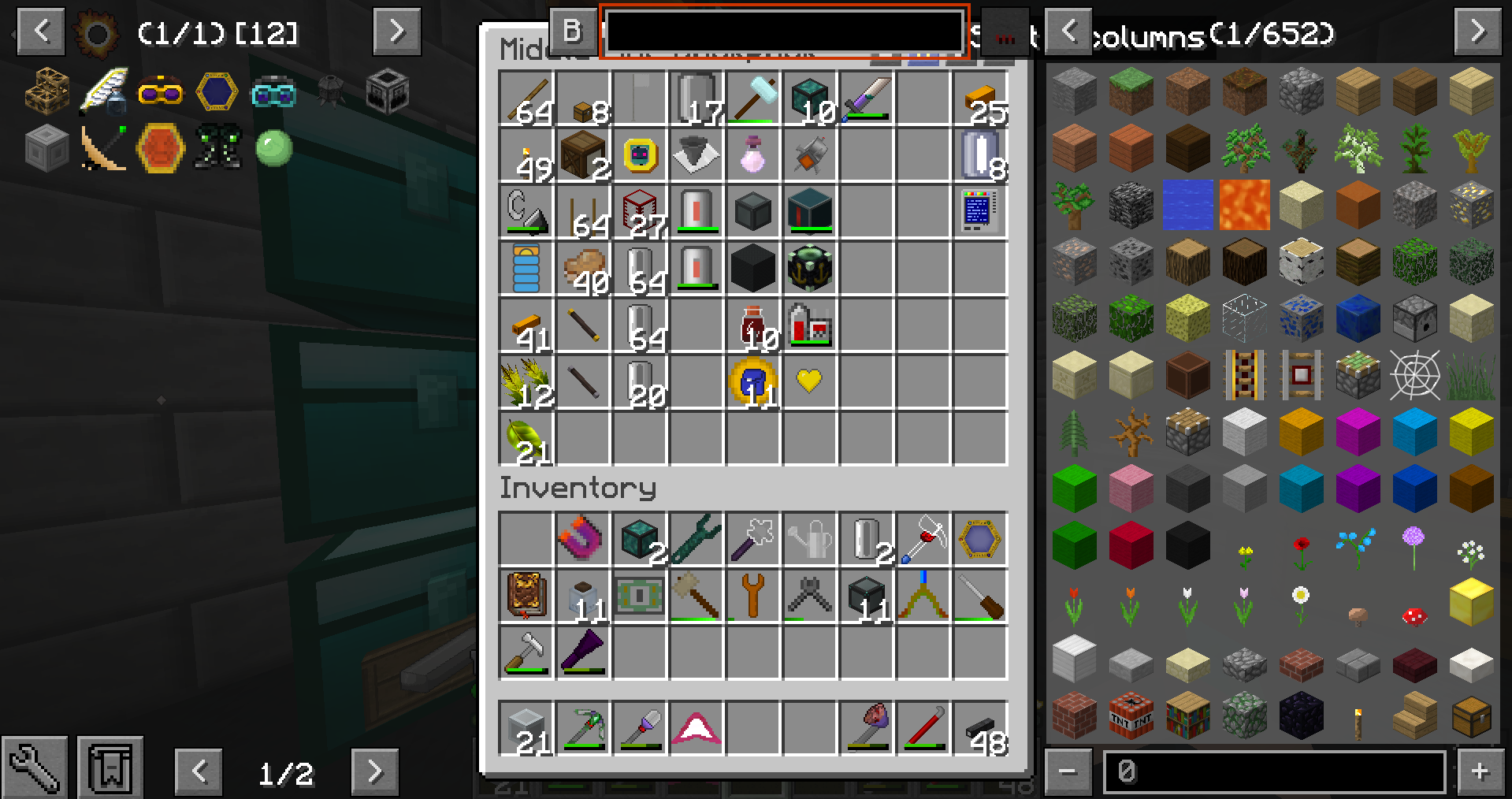Click the highlighted search field at the top
This screenshot has width=1512, height=799.
(x=784, y=32)
